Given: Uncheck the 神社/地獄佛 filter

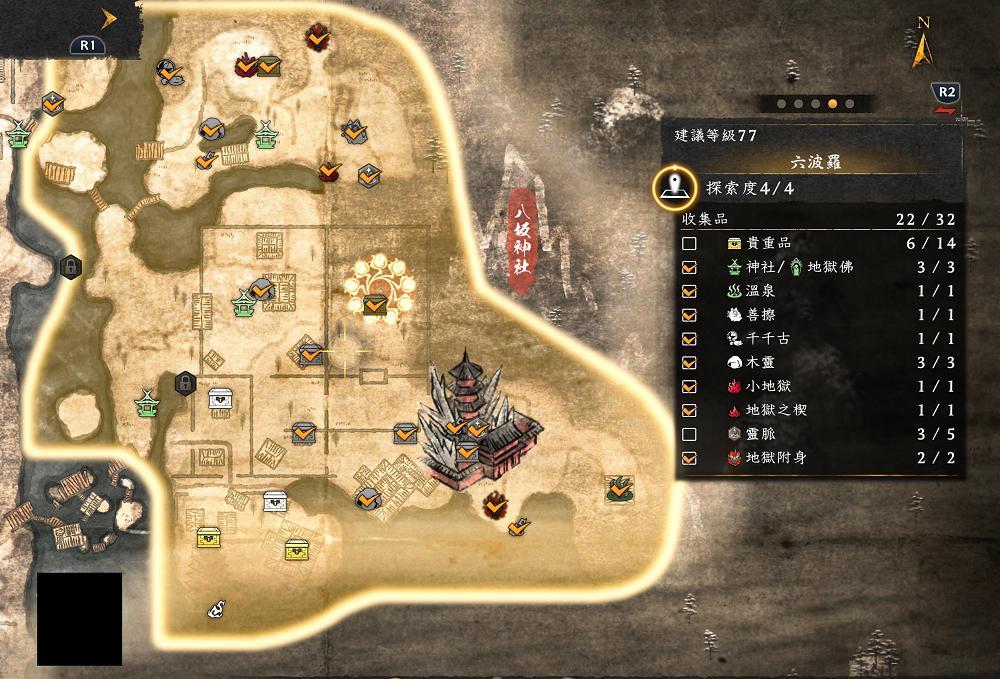Looking at the screenshot, I should 689,267.
